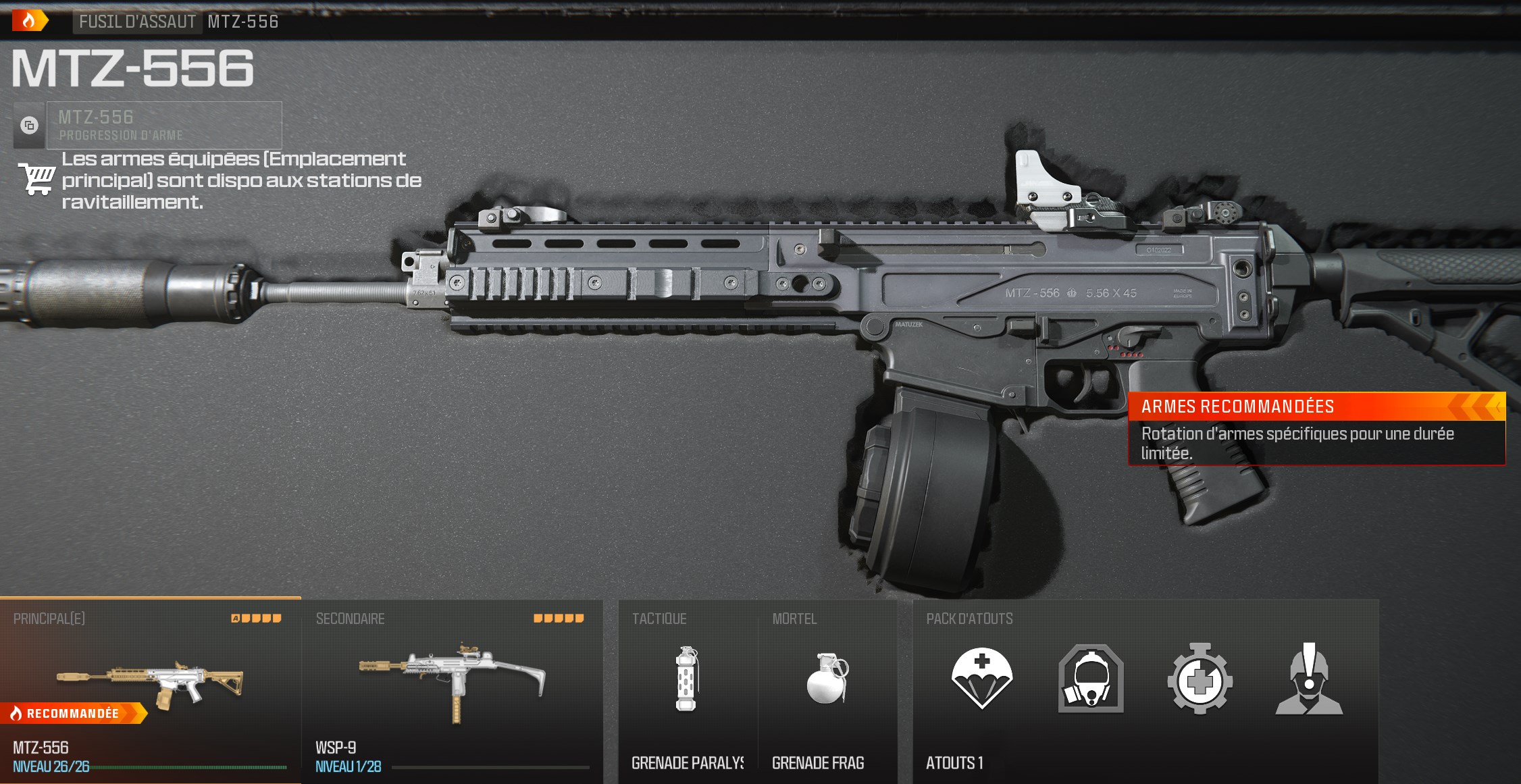Switch to the Principal(e) weapon tab
Image resolution: width=1521 pixels, height=784 pixels.
point(47,618)
